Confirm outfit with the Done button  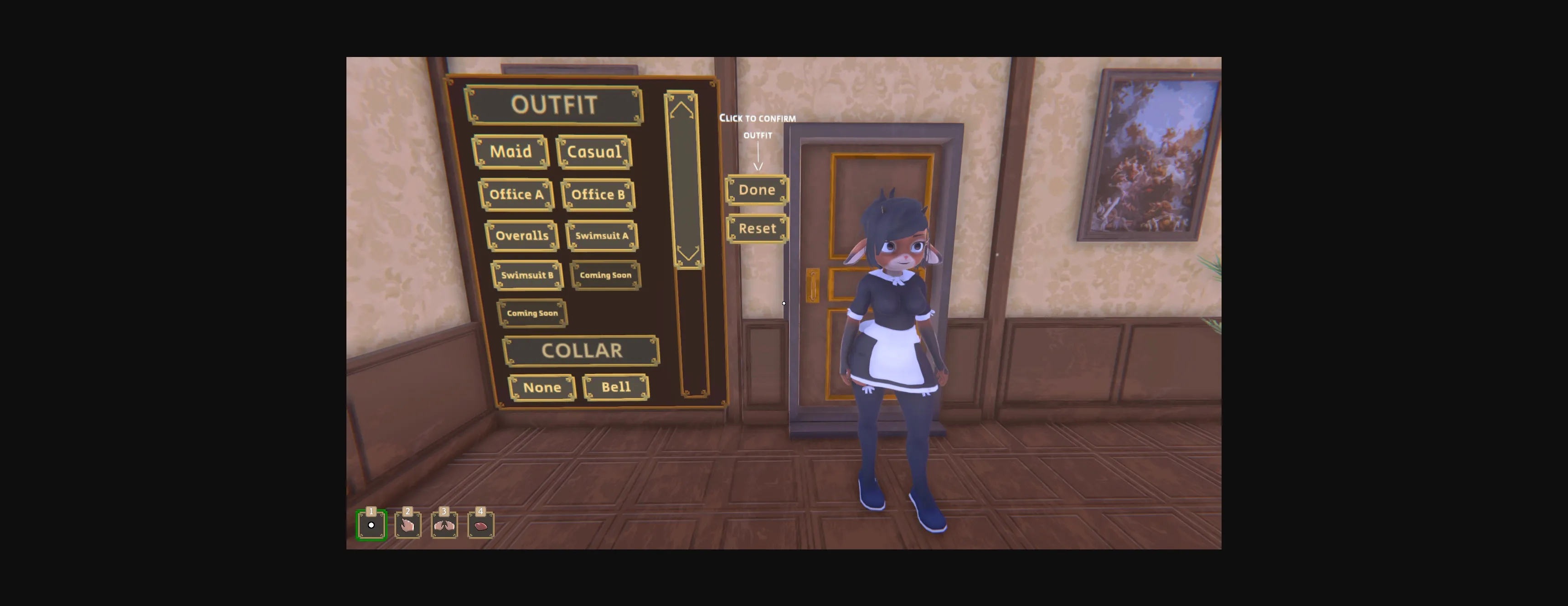click(x=757, y=190)
